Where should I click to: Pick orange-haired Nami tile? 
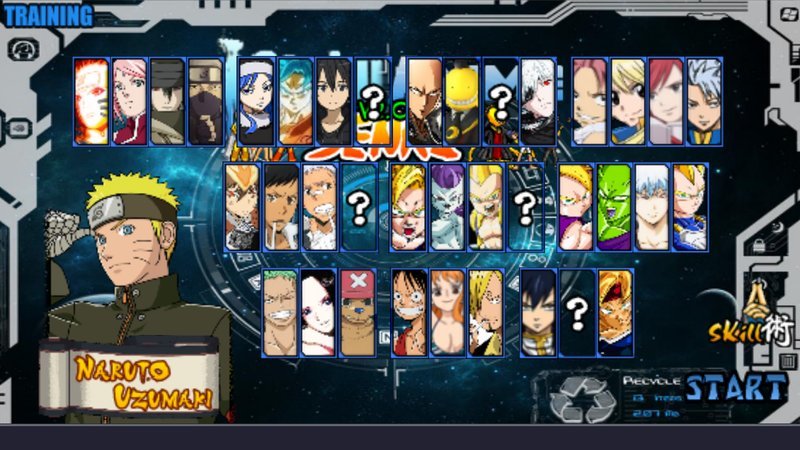447,312
